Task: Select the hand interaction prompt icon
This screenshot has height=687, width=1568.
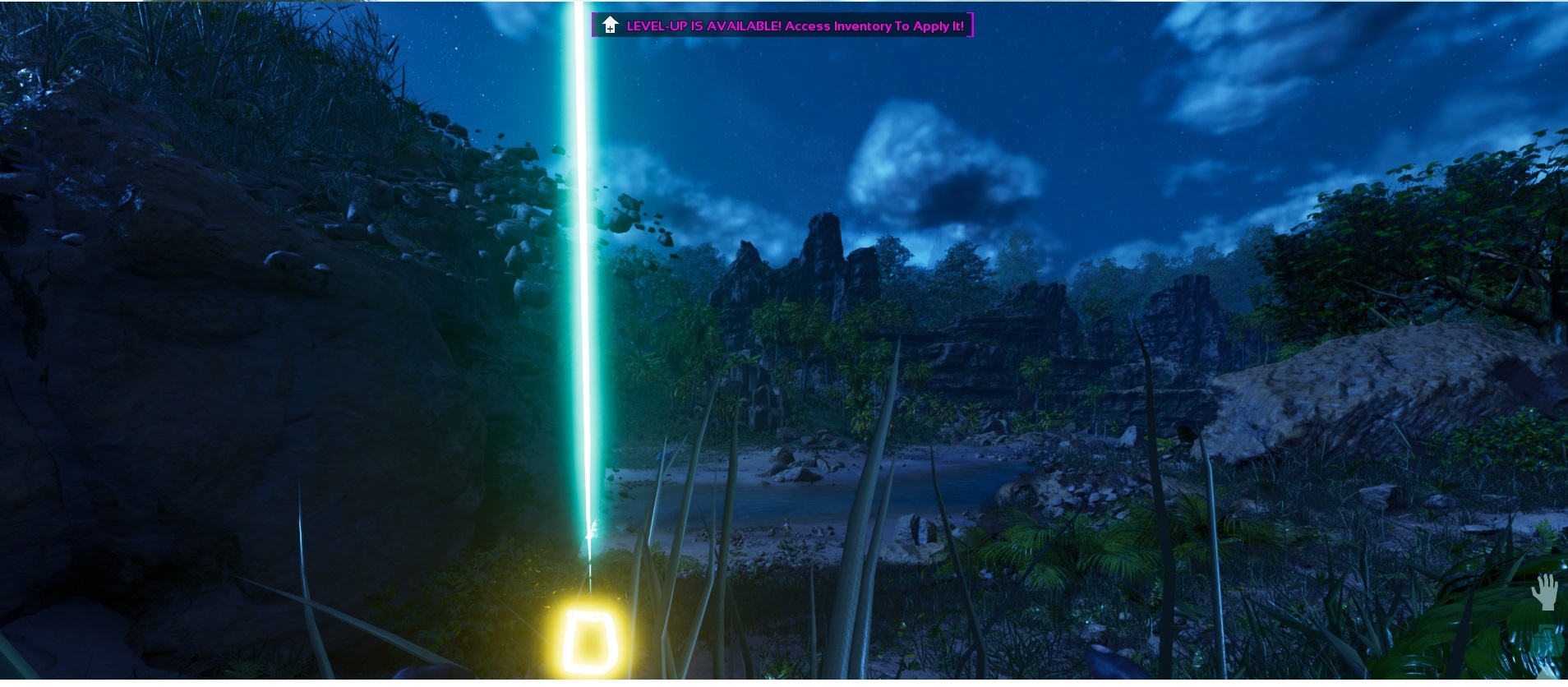Action: (1543, 593)
